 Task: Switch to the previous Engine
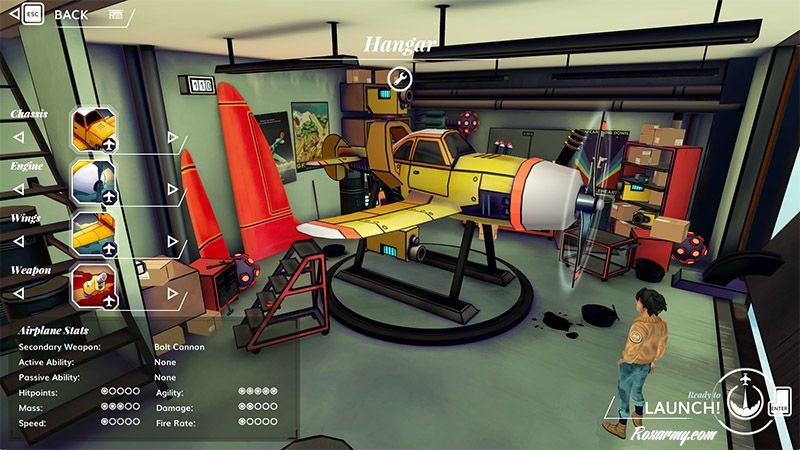[17, 188]
